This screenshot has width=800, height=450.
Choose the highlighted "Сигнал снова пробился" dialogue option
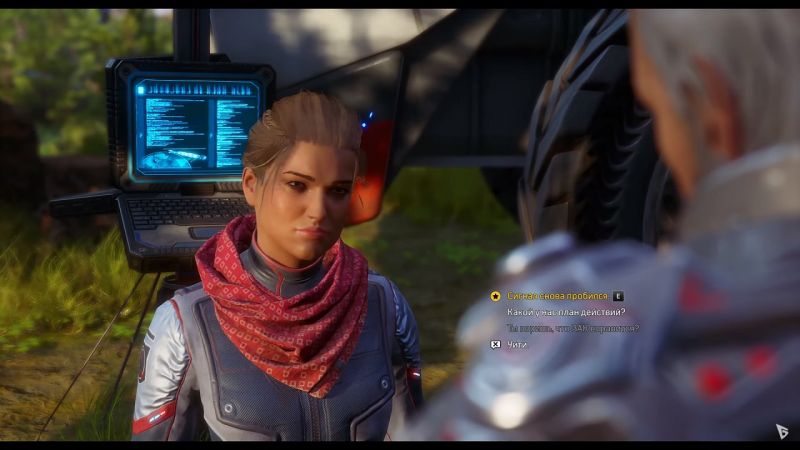click(x=557, y=296)
